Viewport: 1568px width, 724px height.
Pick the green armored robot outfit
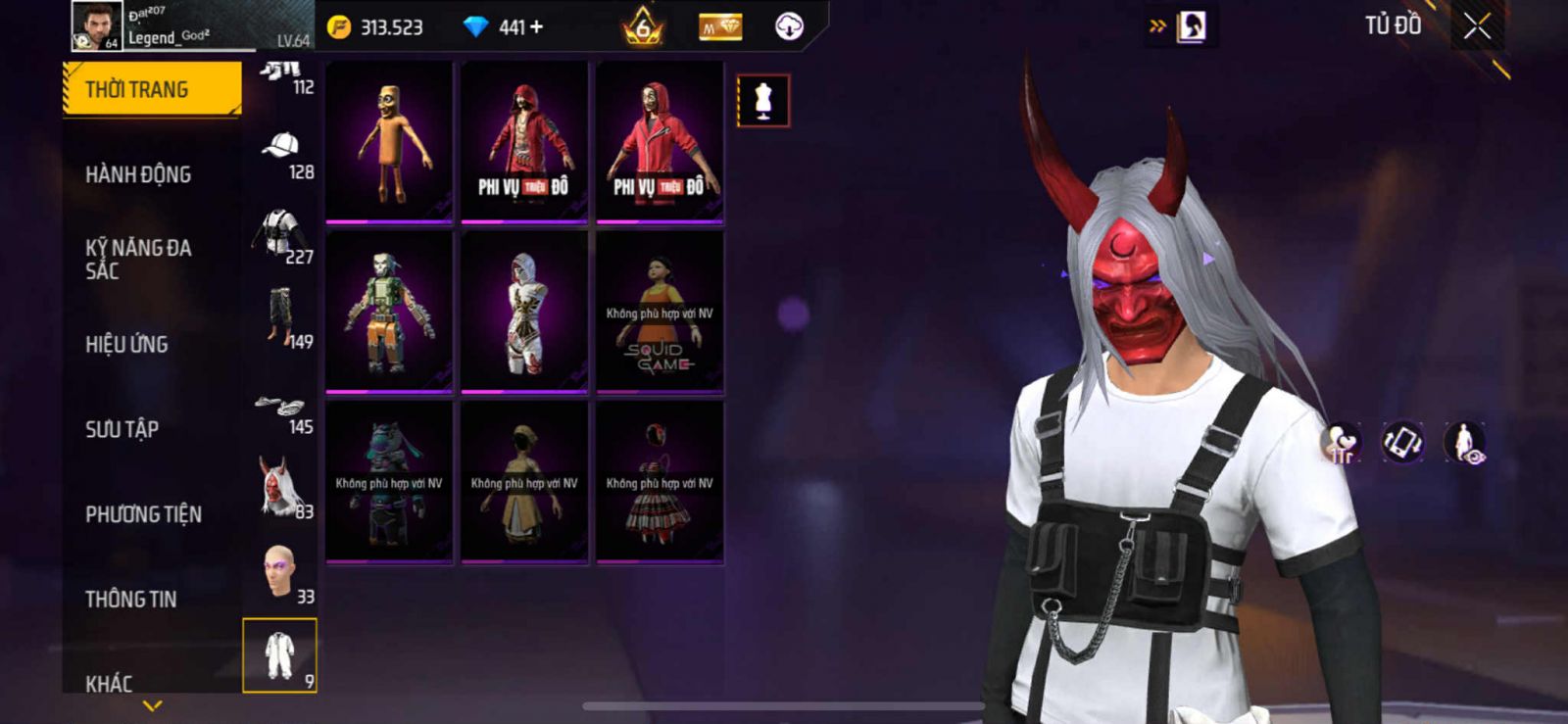coord(389,312)
